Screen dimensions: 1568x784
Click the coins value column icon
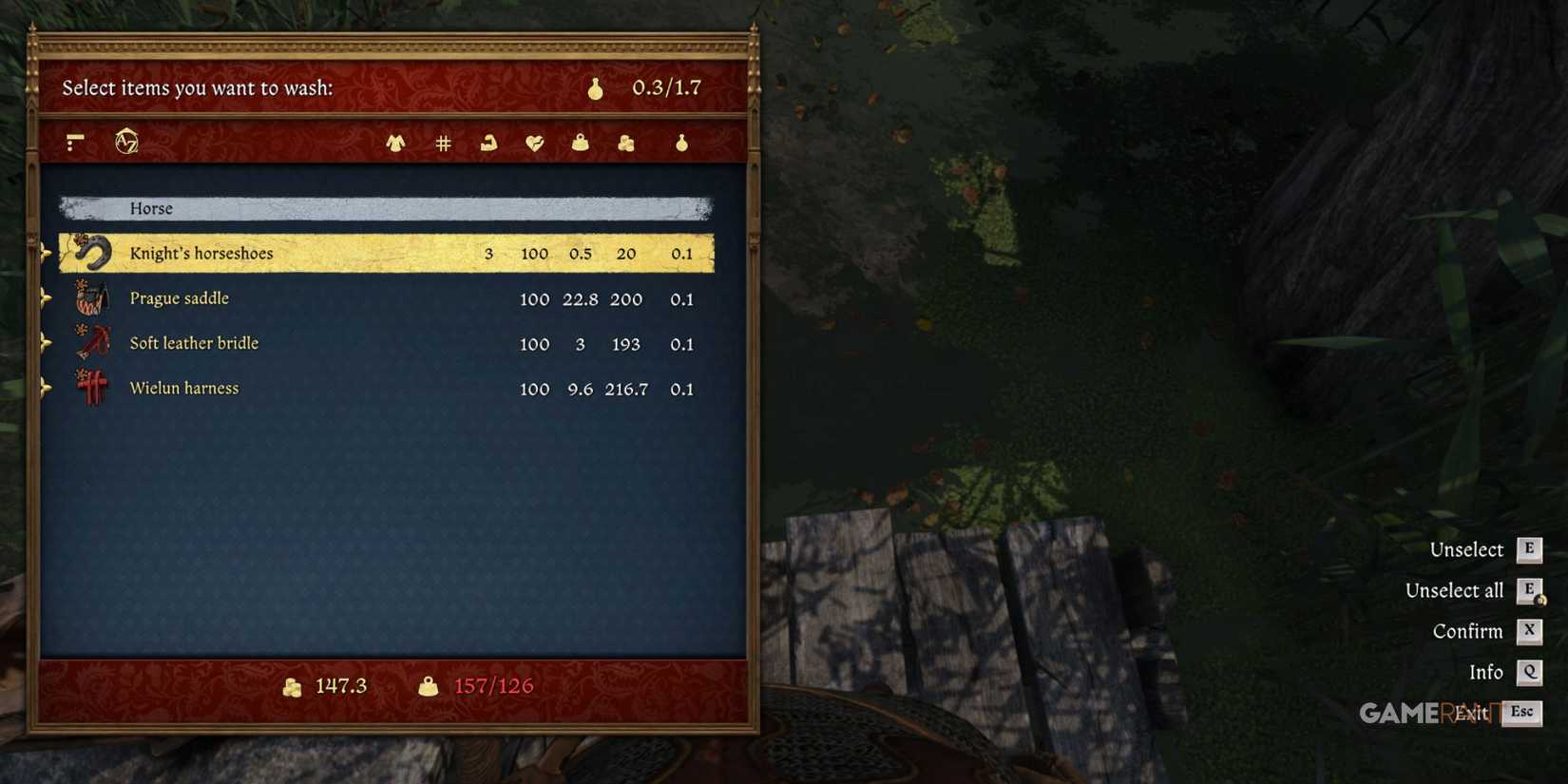tap(626, 143)
